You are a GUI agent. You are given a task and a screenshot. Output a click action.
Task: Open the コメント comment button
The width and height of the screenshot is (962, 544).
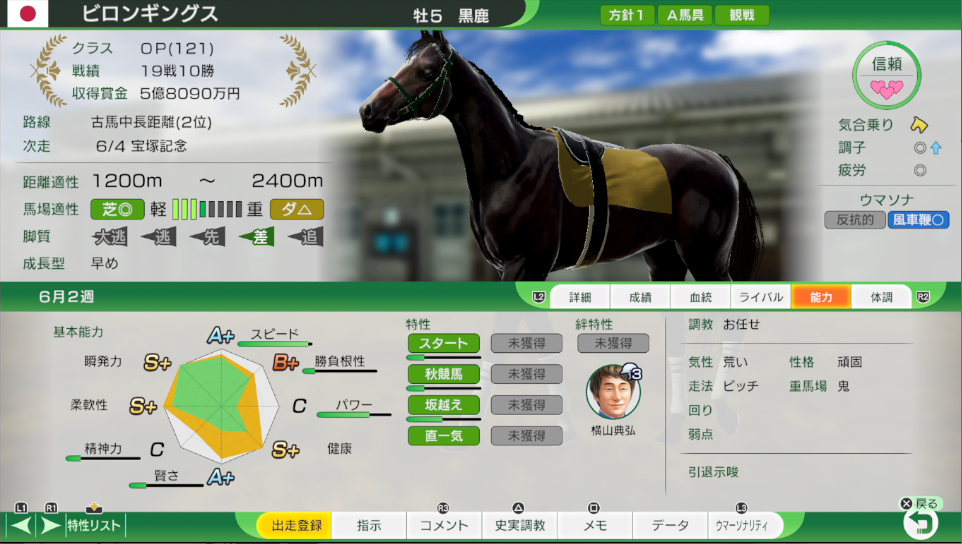pyautogui.click(x=443, y=525)
